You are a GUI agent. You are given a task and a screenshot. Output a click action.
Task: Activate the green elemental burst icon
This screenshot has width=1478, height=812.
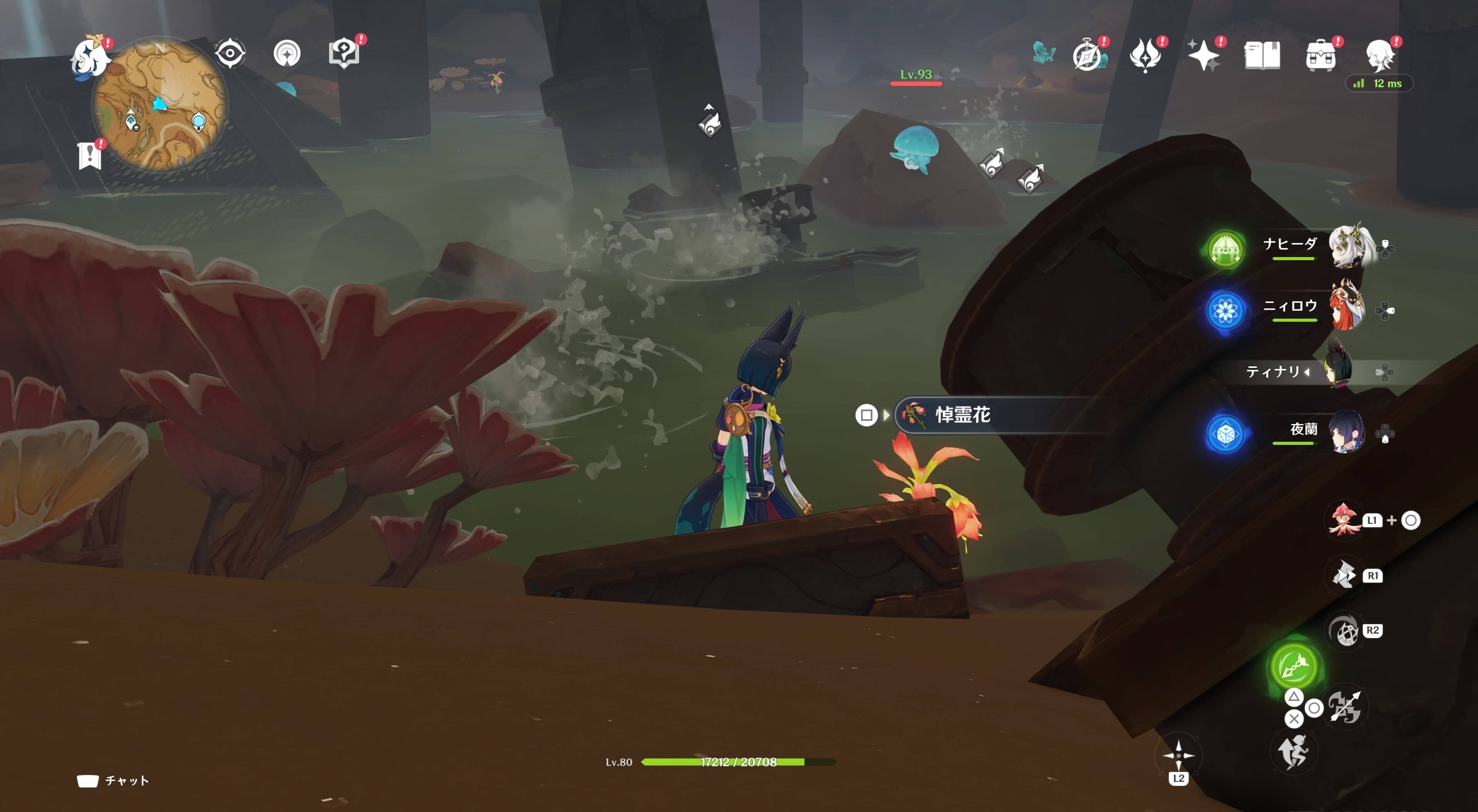[x=1293, y=666]
